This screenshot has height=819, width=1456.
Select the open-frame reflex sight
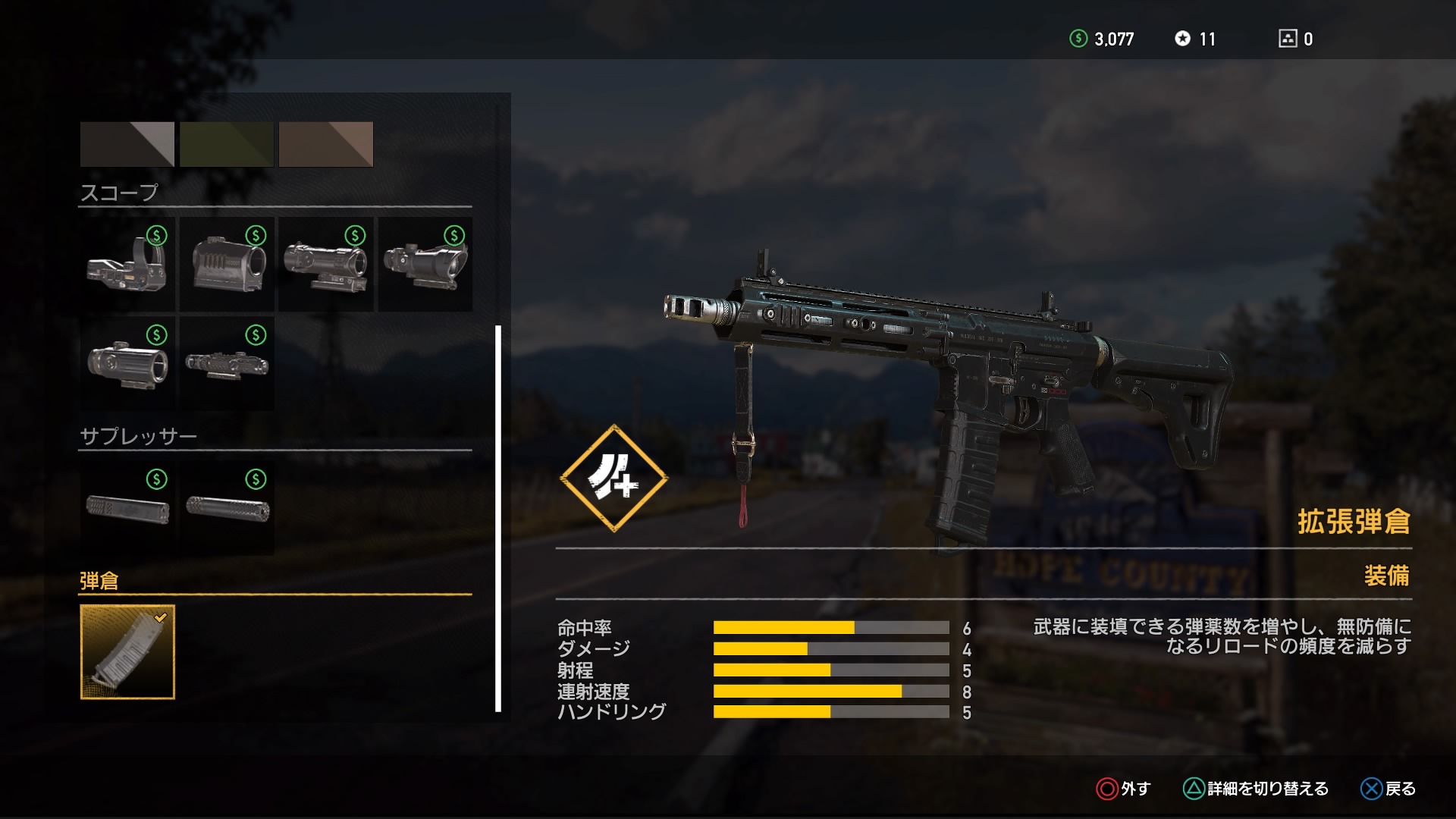(127, 264)
